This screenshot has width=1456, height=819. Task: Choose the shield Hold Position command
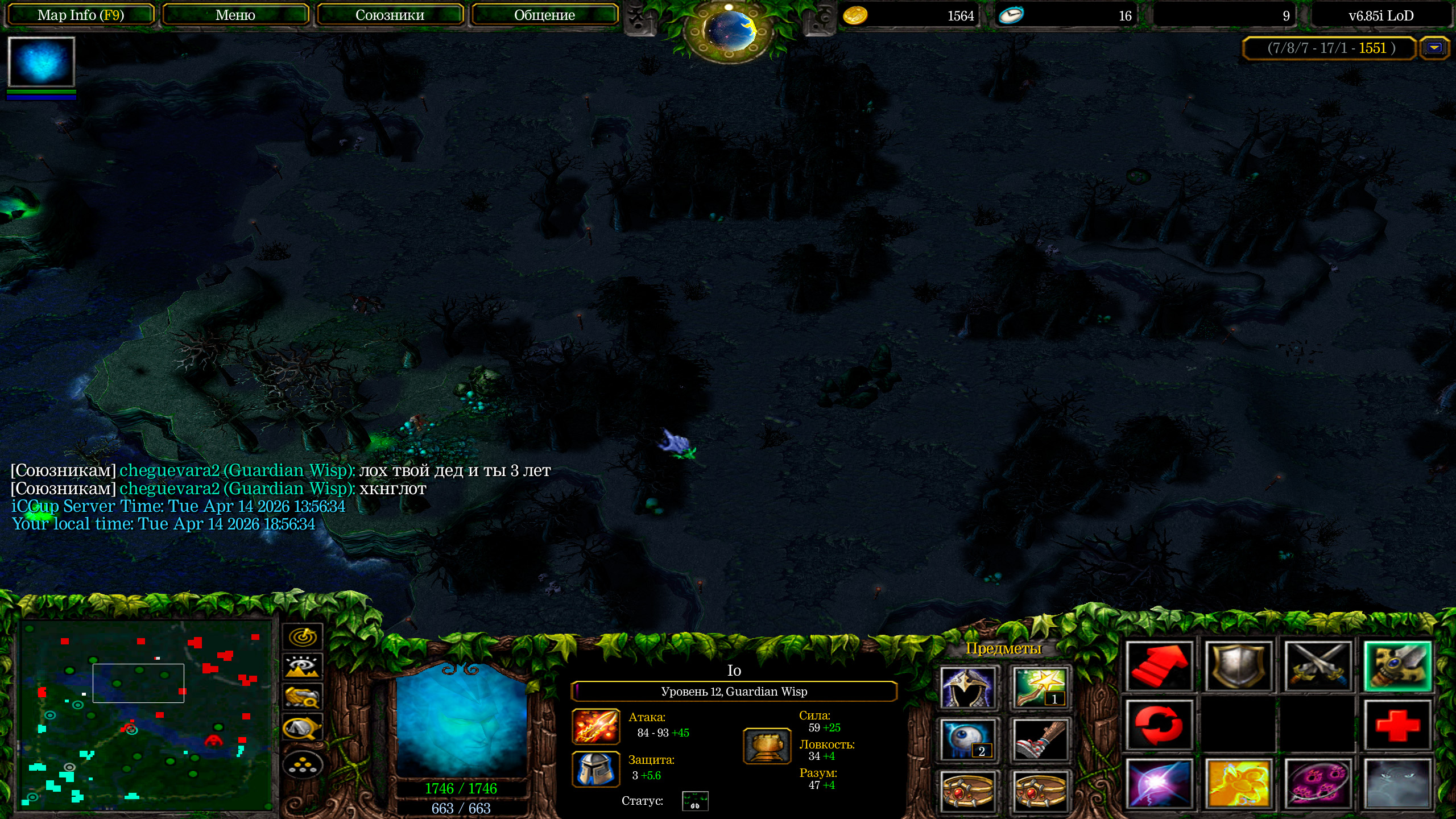1238,667
